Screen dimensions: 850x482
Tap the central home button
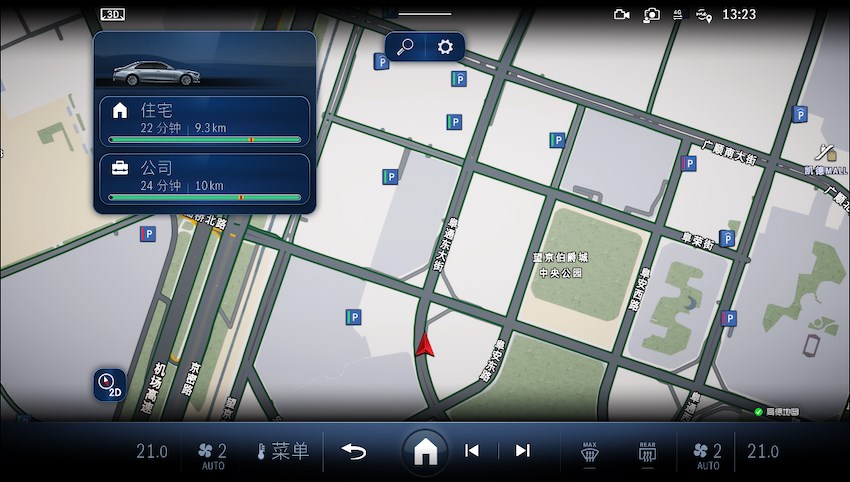coord(425,452)
